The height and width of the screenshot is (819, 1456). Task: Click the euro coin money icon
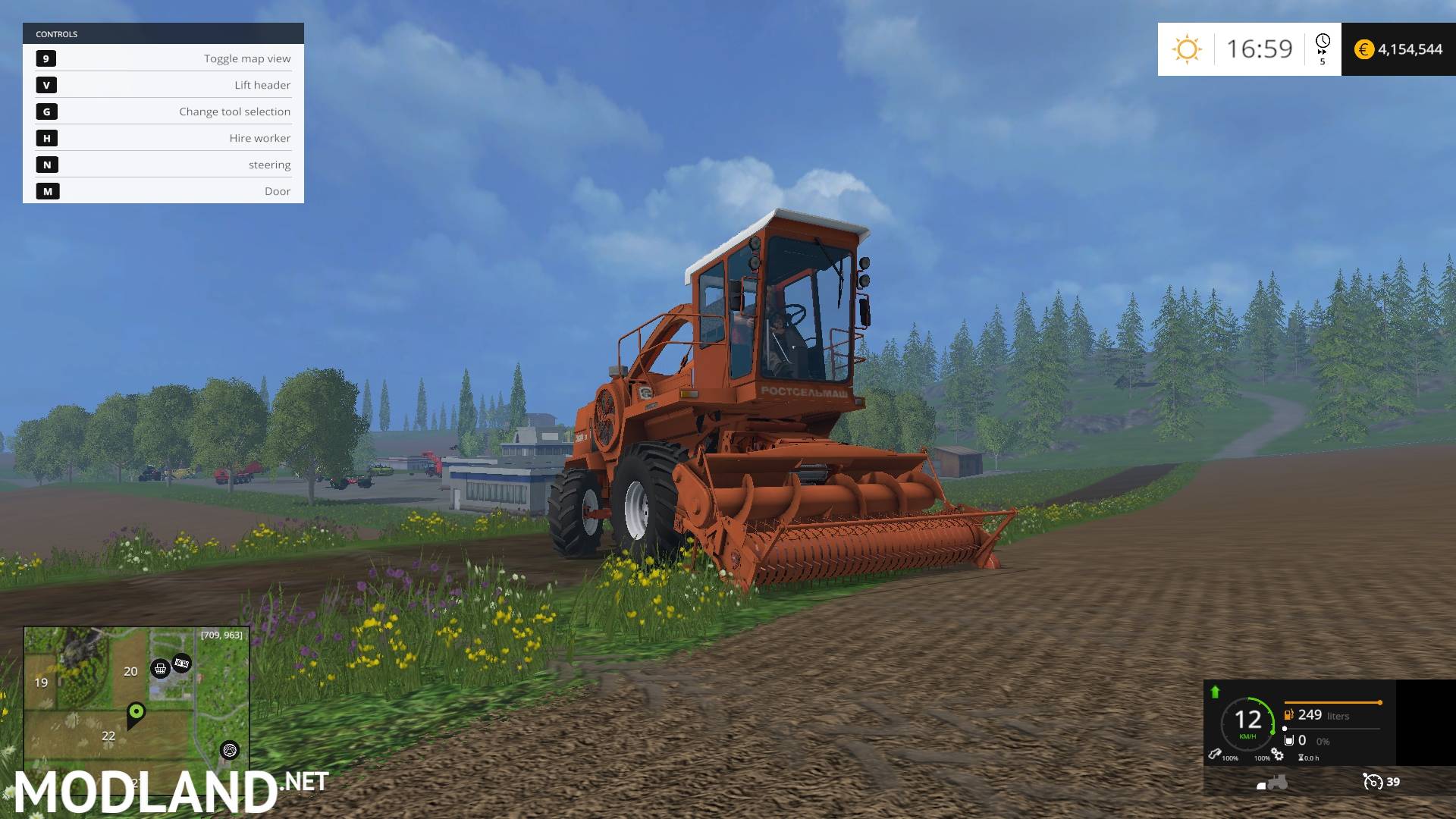1365,49
